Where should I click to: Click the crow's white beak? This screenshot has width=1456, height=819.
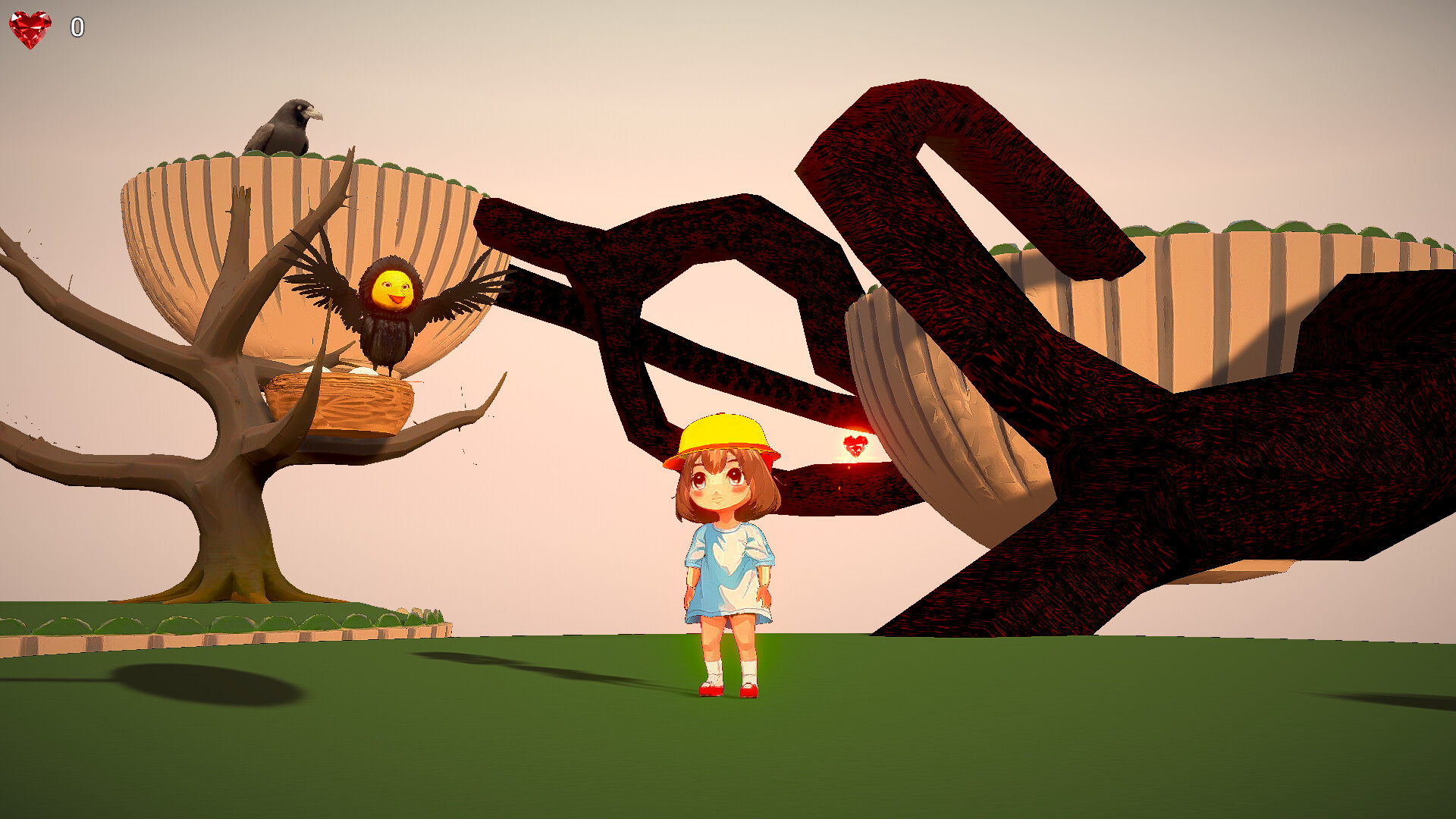point(315,114)
